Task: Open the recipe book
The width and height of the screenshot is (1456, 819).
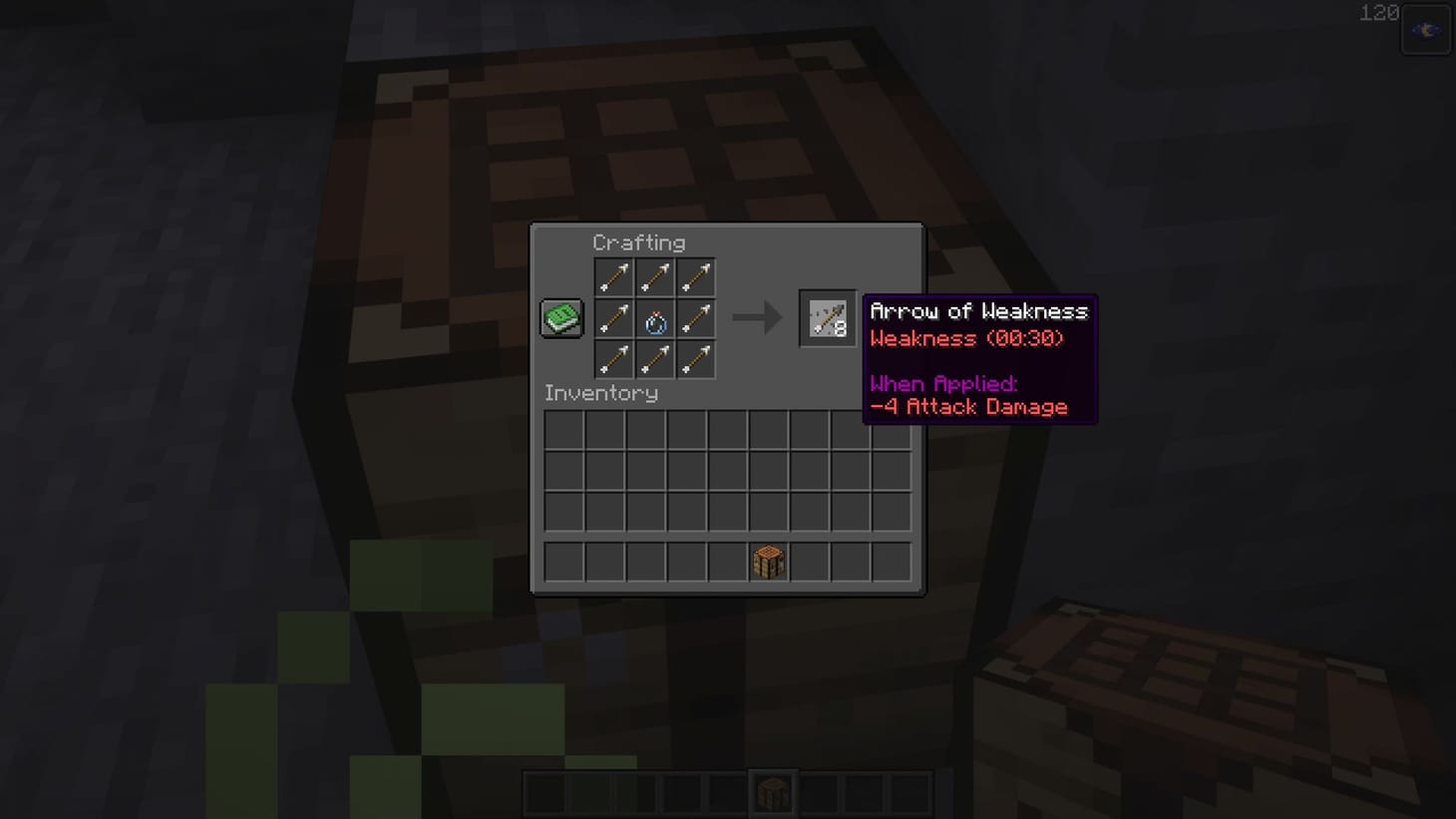Action: coord(560,316)
